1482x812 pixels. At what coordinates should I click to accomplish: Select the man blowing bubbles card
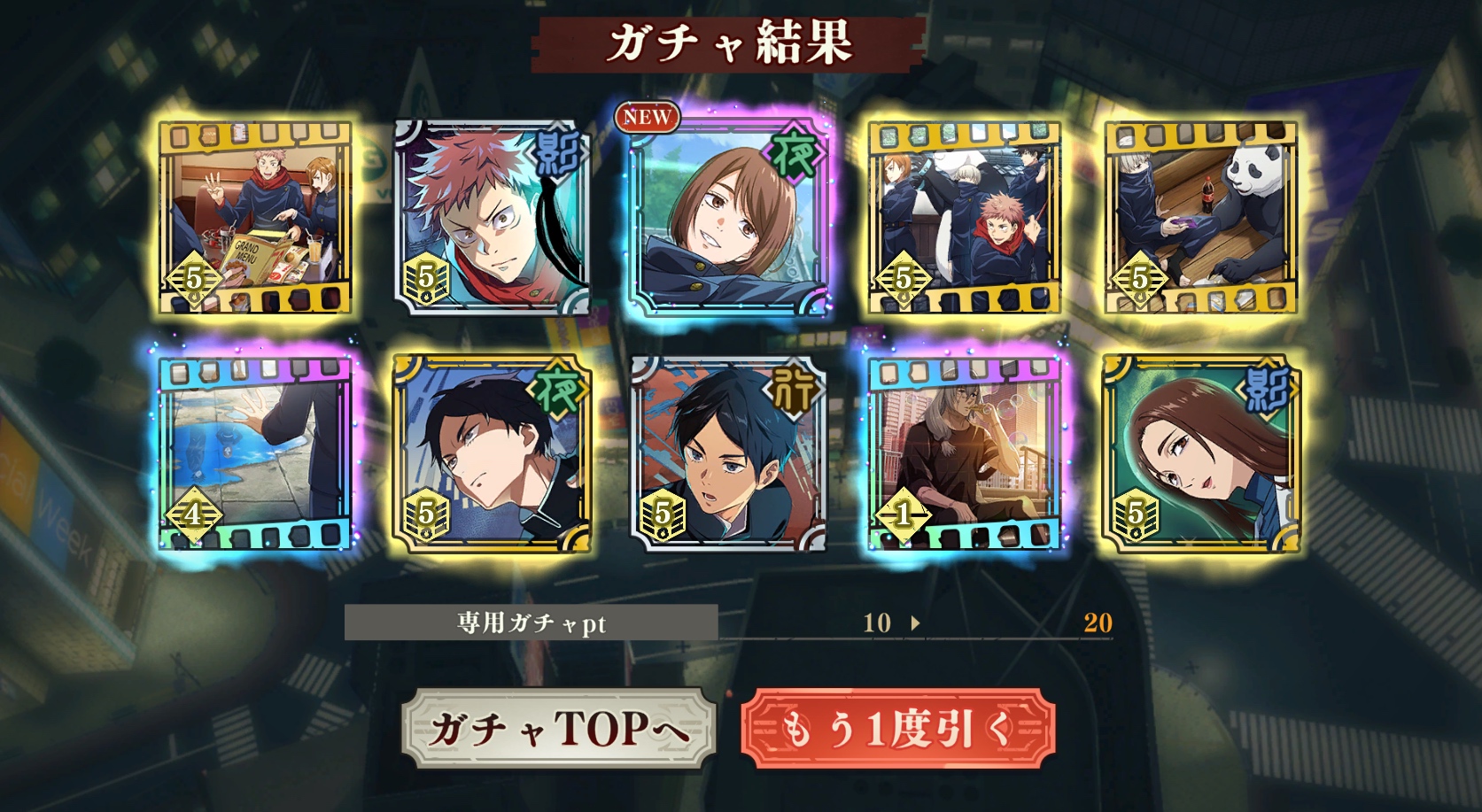tap(964, 453)
